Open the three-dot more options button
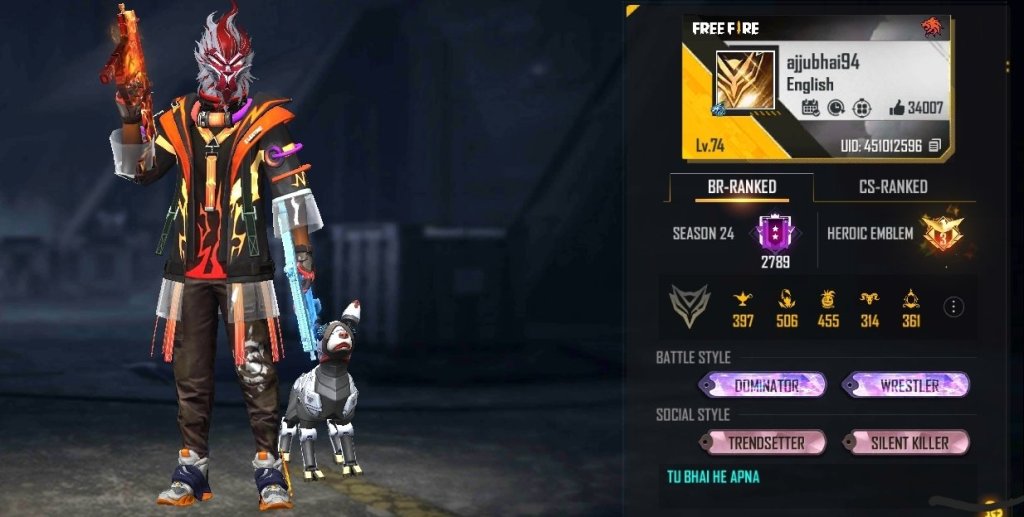 coord(954,307)
